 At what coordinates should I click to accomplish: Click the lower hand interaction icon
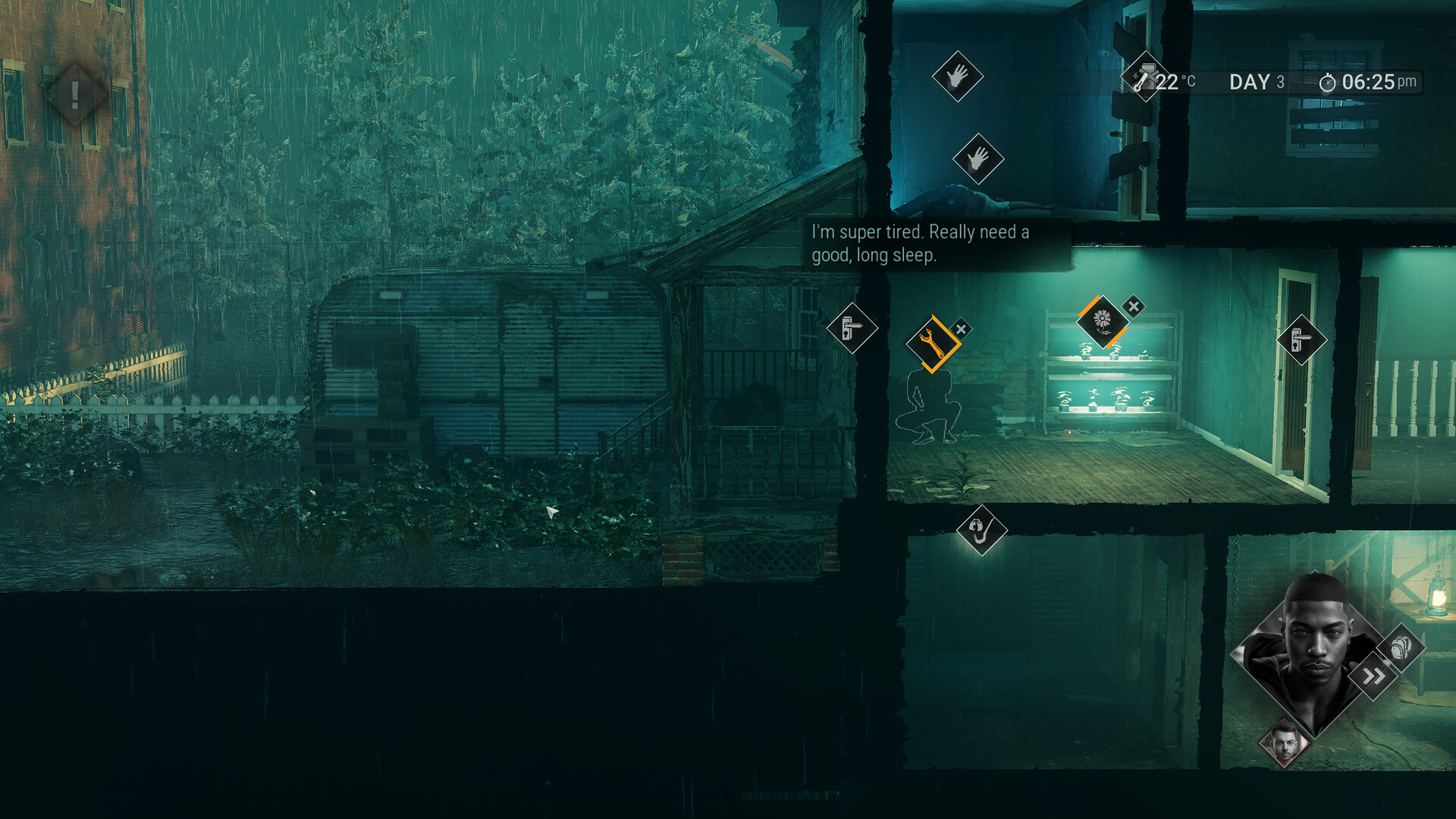(977, 158)
